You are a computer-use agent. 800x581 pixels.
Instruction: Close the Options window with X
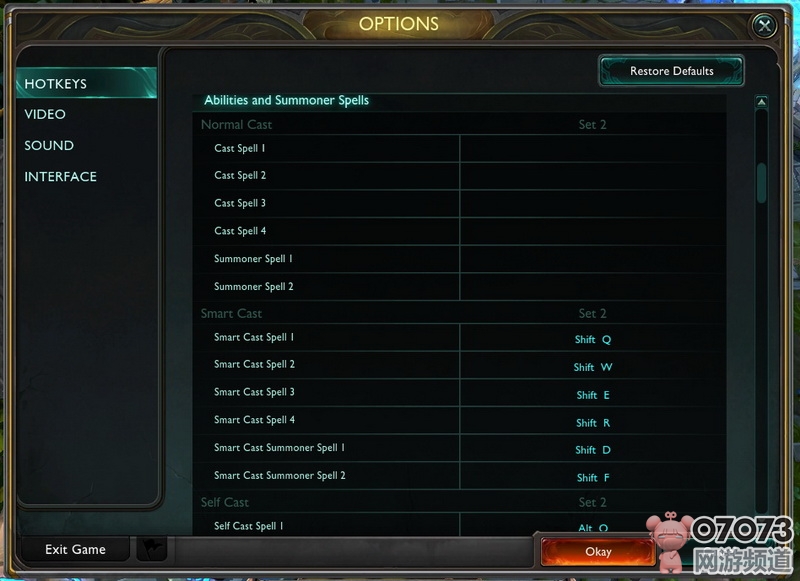pos(764,26)
